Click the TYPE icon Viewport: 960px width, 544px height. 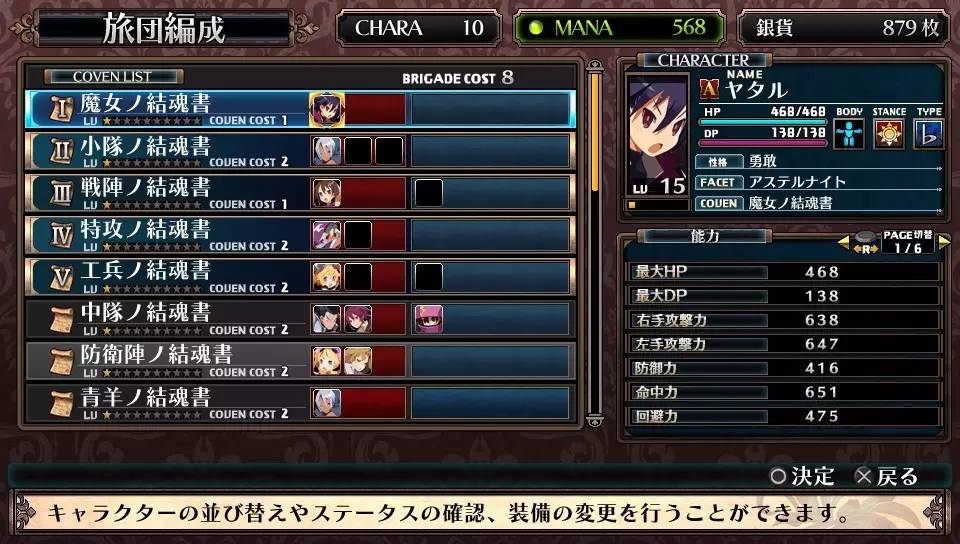point(928,133)
